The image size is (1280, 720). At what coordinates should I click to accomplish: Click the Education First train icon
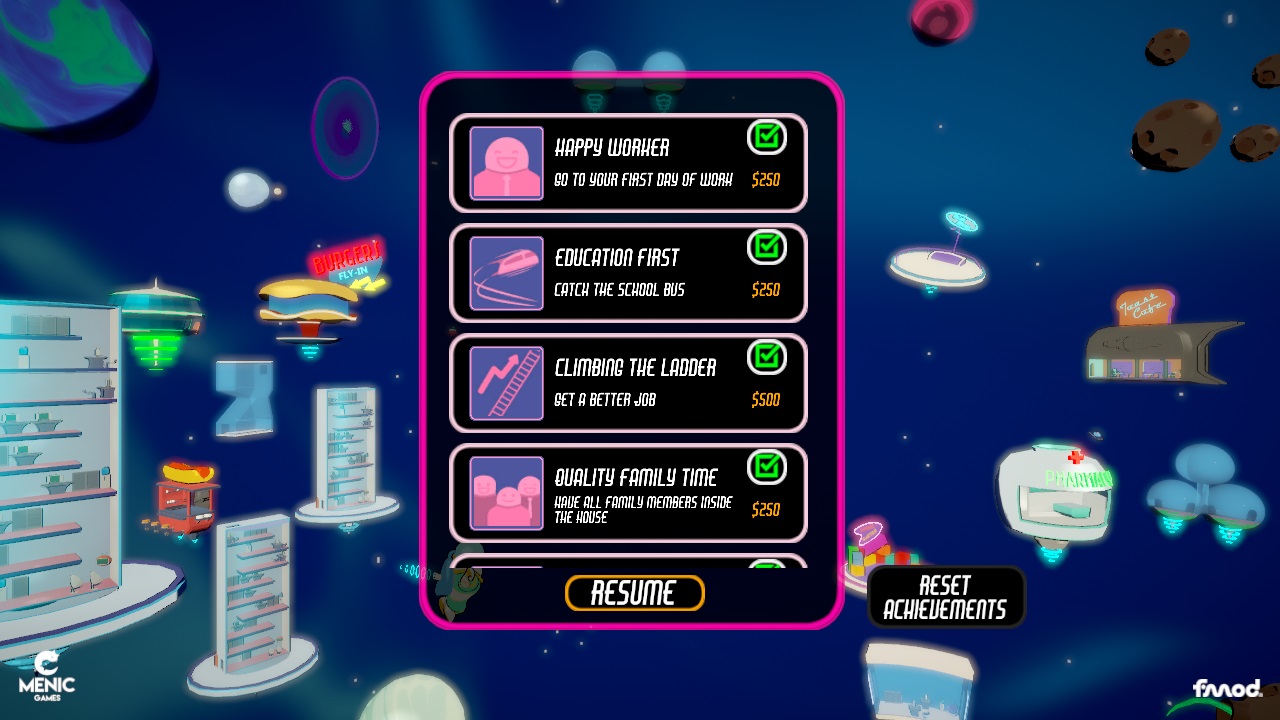[505, 272]
